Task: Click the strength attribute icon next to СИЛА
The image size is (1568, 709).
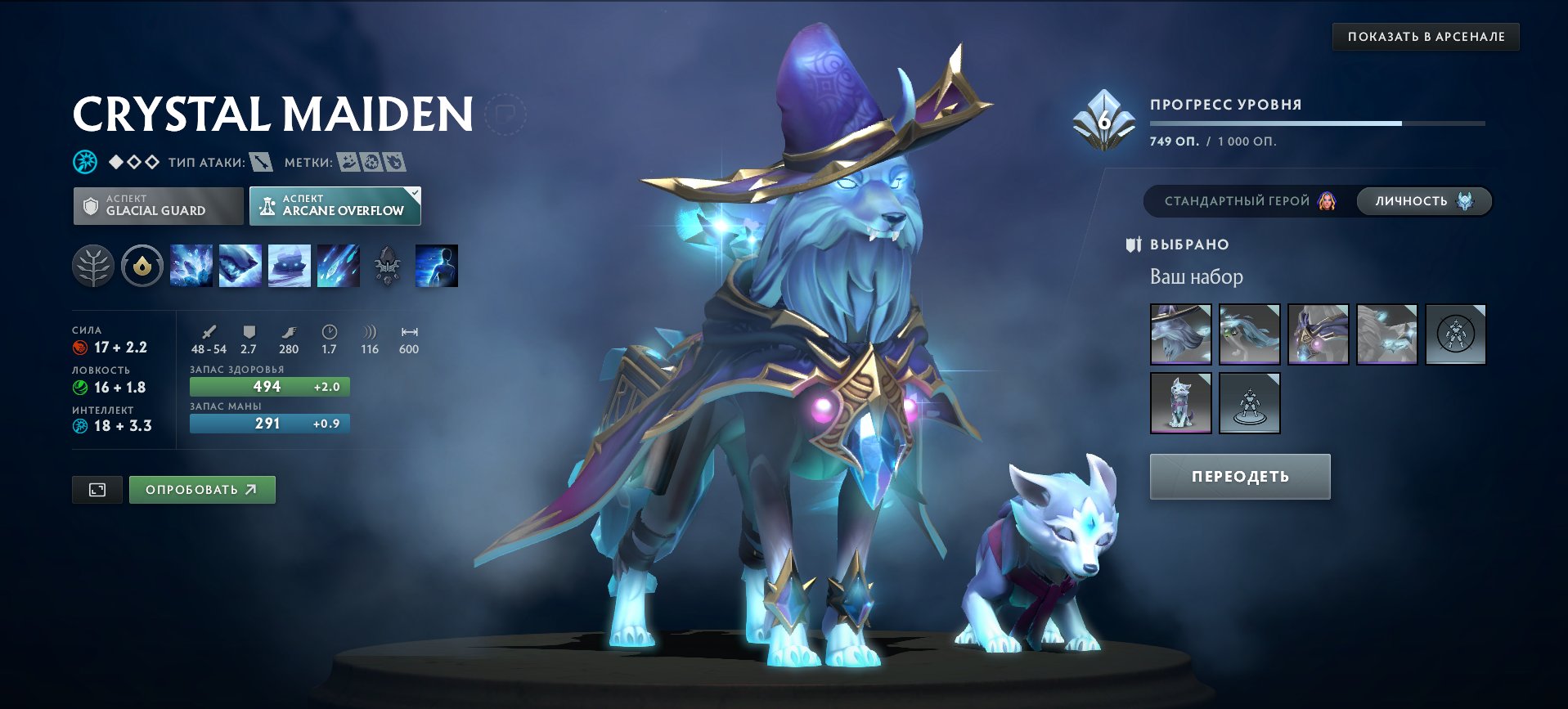Action: pos(79,347)
